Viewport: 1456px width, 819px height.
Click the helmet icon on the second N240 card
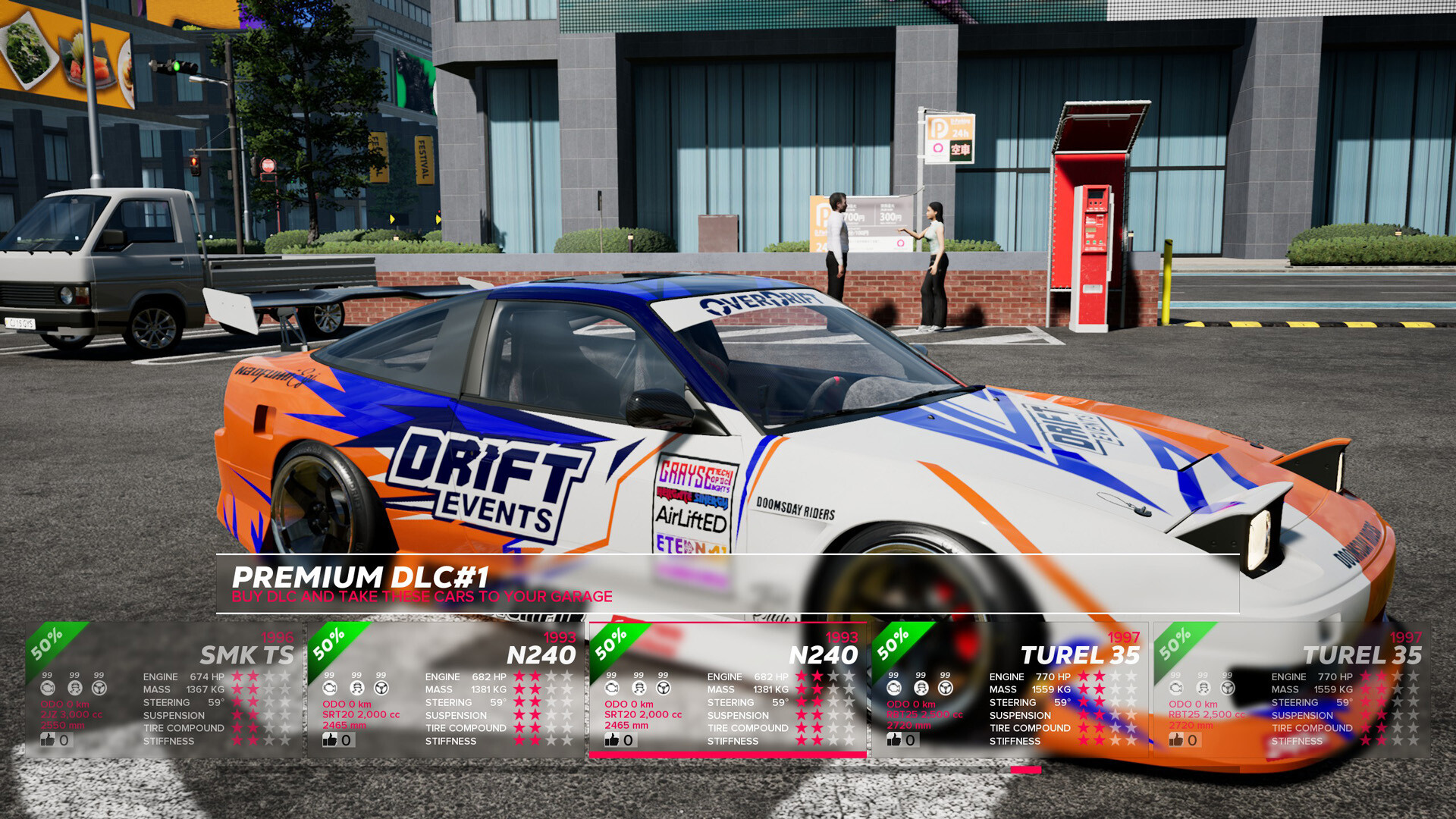[x=638, y=689]
